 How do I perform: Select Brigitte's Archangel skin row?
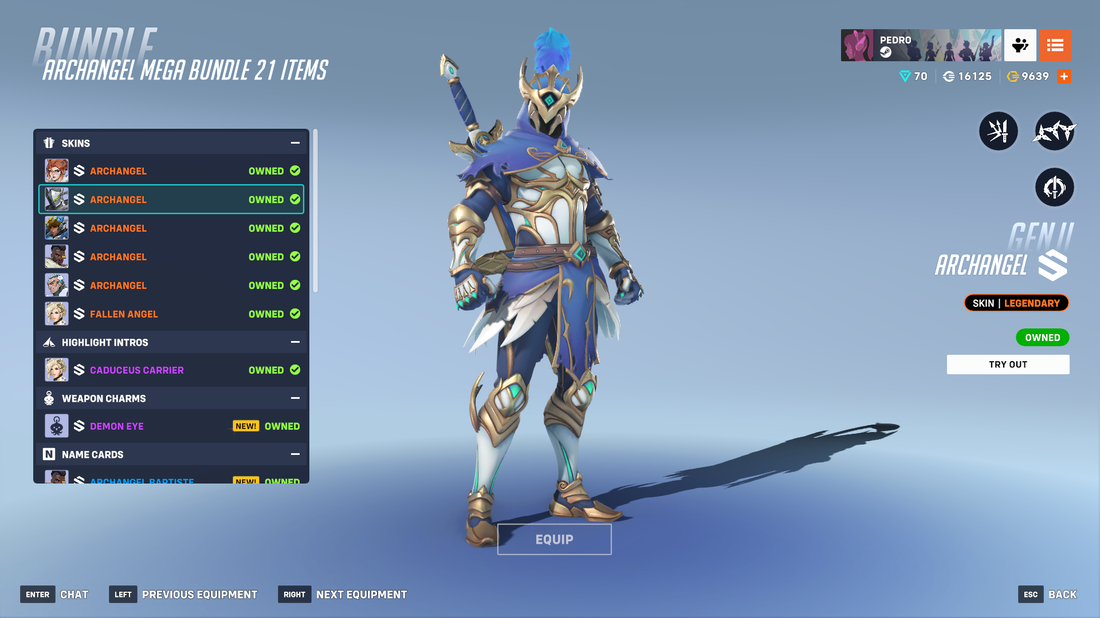(171, 171)
